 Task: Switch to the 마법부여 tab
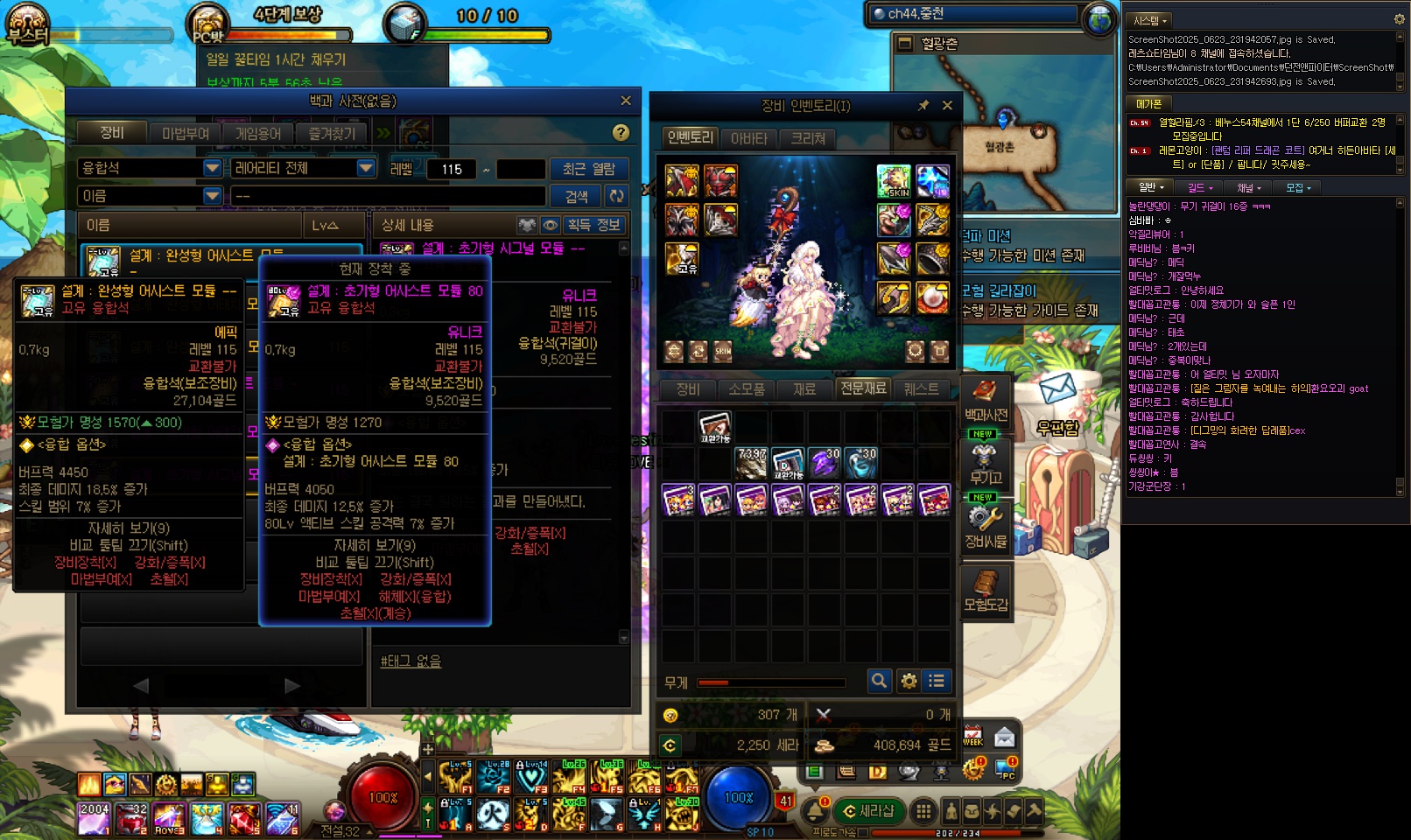point(186,133)
